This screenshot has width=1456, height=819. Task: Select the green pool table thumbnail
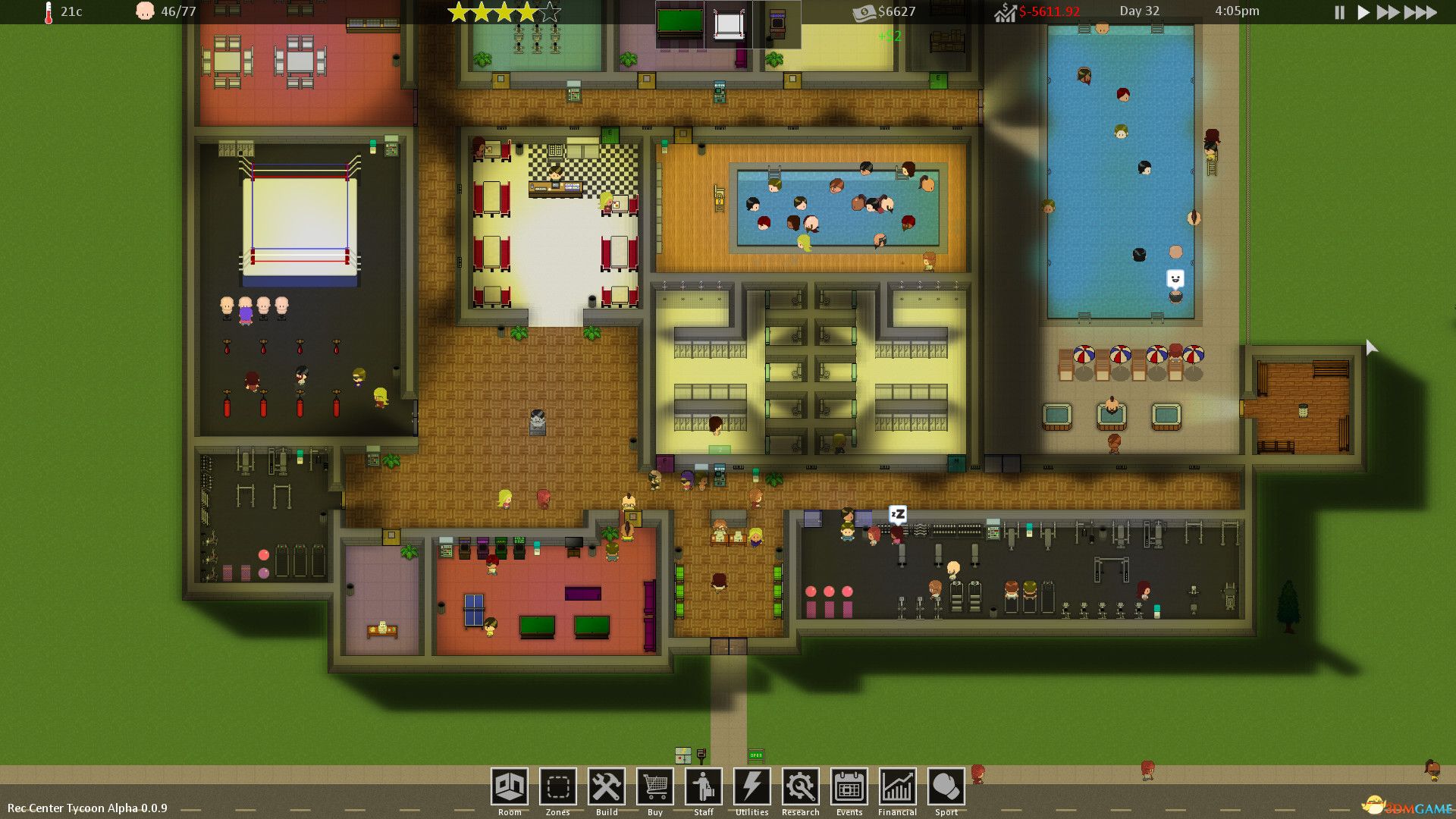click(679, 23)
